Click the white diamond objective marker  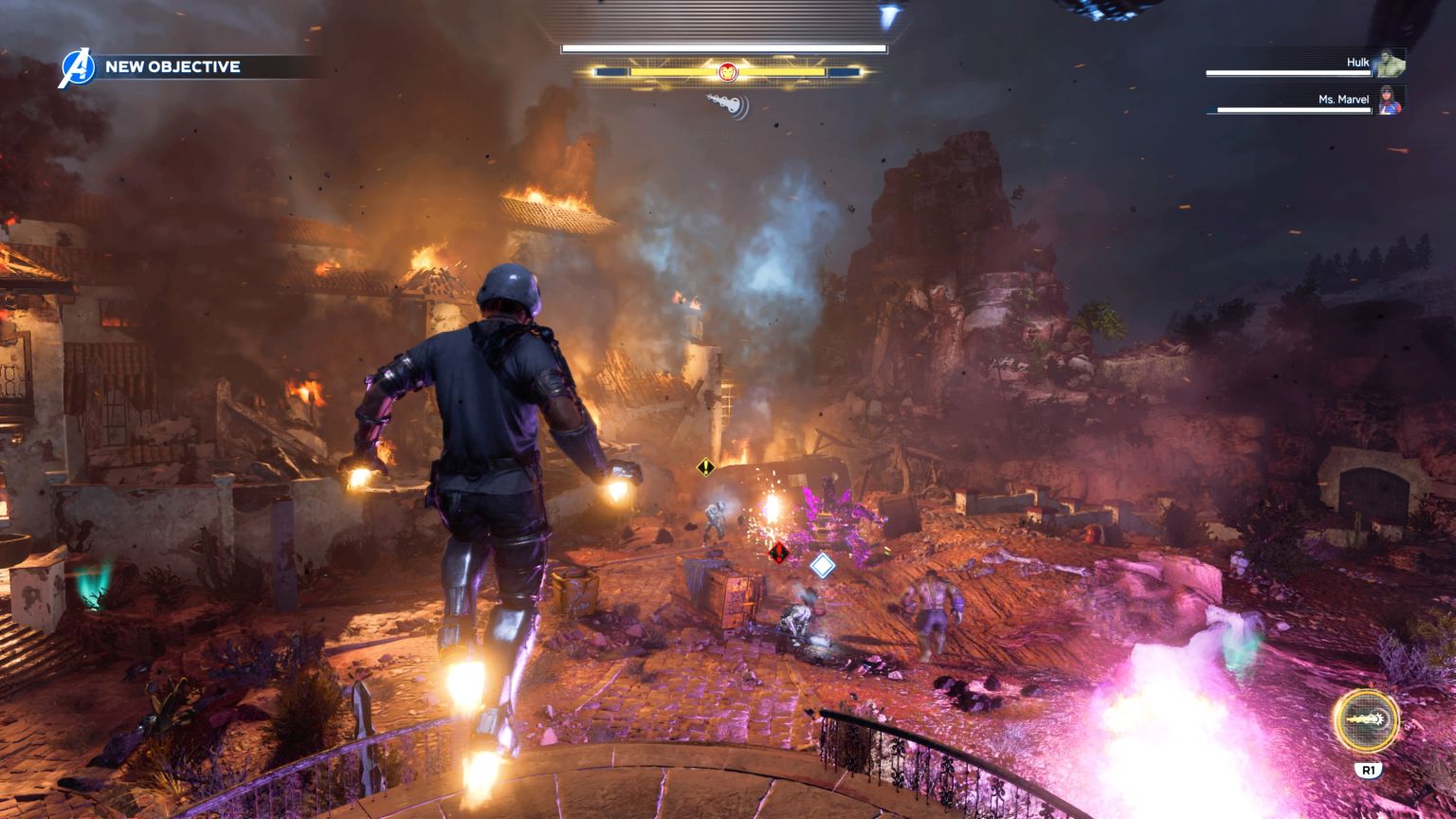click(x=822, y=566)
